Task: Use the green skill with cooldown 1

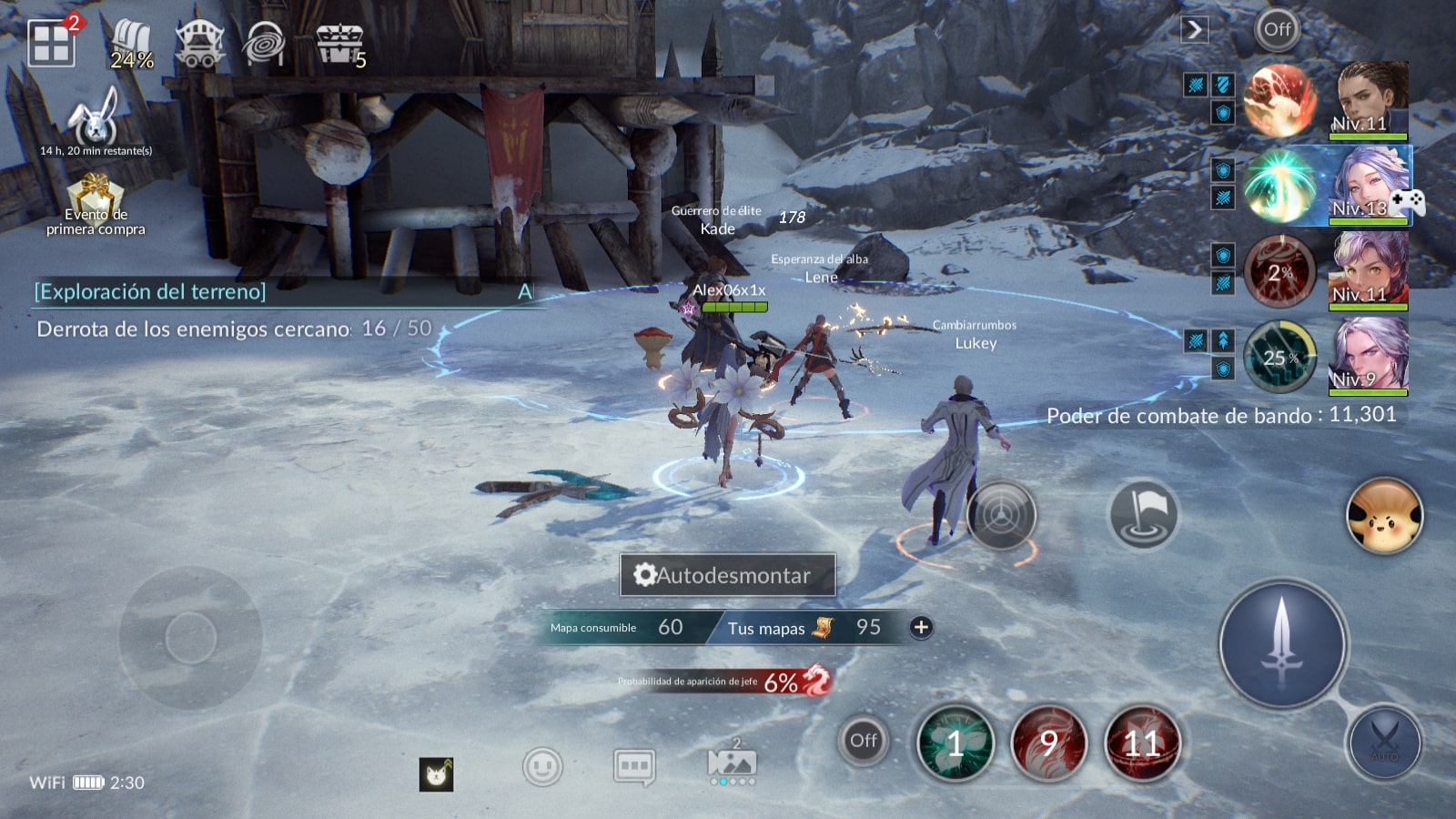Action: click(x=955, y=743)
